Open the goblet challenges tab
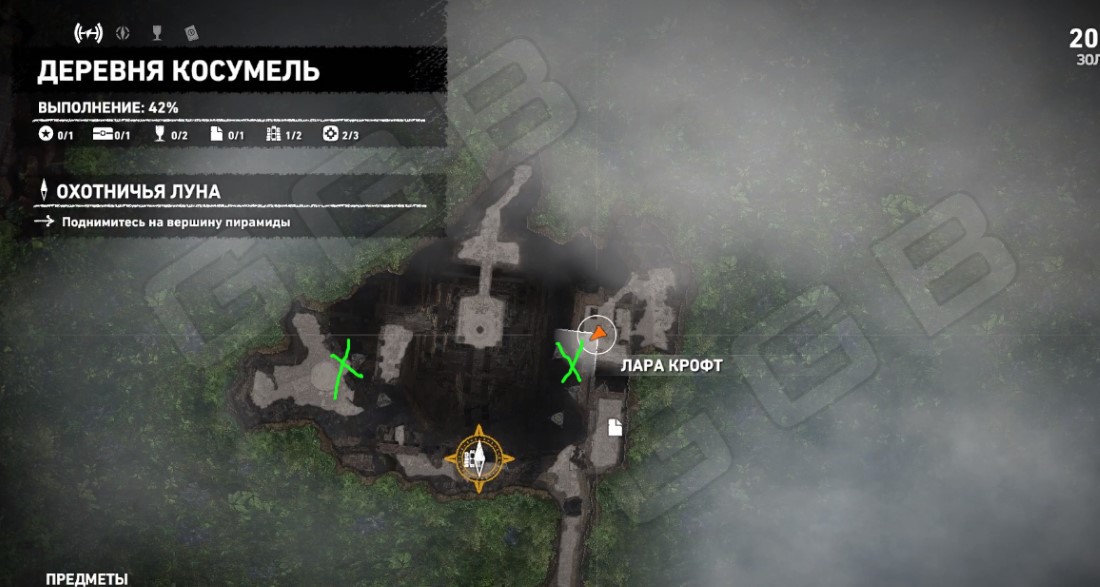The height and width of the screenshot is (587, 1100). (x=156, y=34)
